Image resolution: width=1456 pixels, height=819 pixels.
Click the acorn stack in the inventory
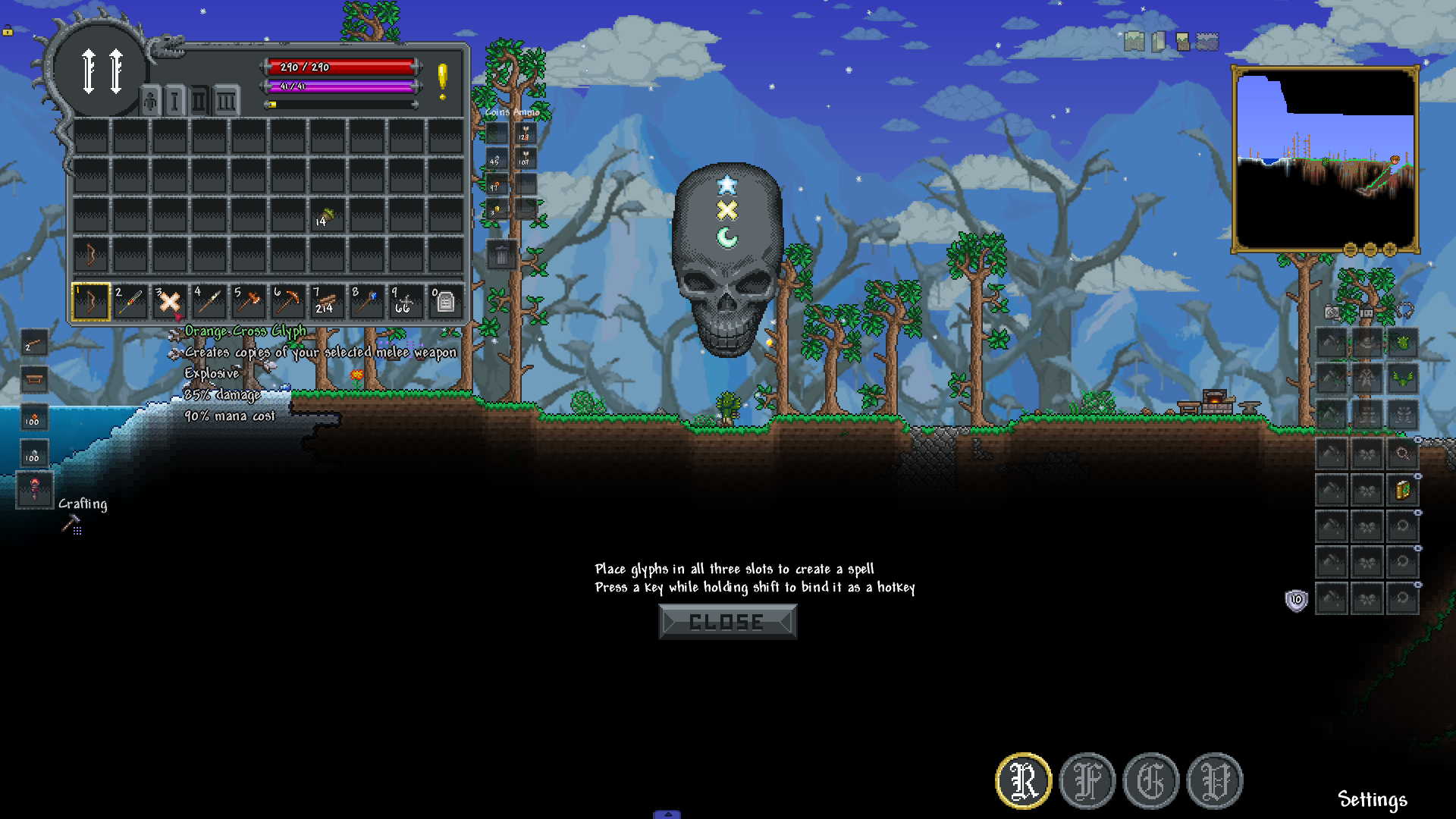pyautogui.click(x=327, y=218)
